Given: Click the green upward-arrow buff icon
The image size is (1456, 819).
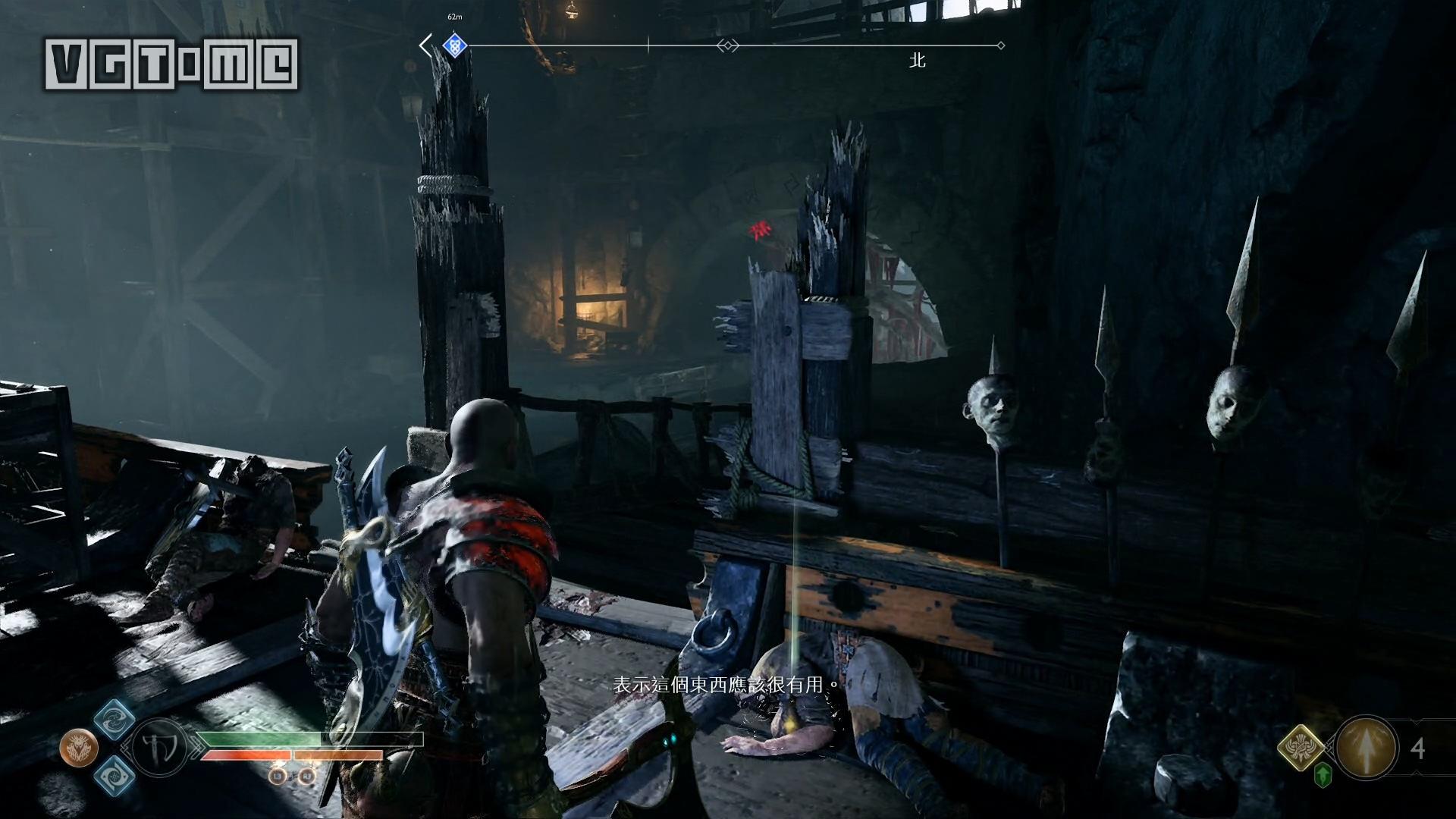Looking at the screenshot, I should (x=1323, y=776).
